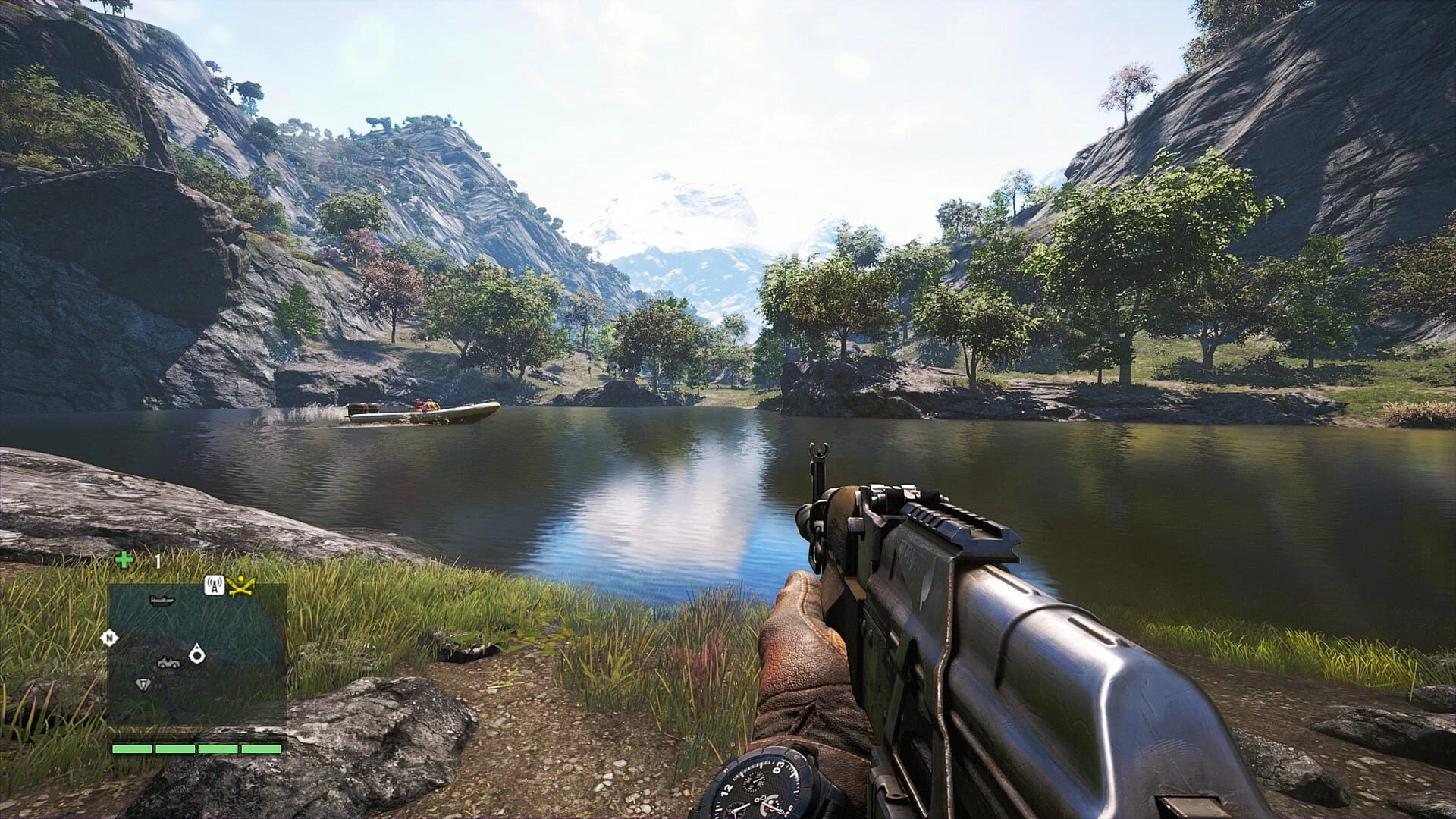The width and height of the screenshot is (1456, 819).
Task: Click the yellow Karma crossed-weapons icon
Action: (242, 585)
